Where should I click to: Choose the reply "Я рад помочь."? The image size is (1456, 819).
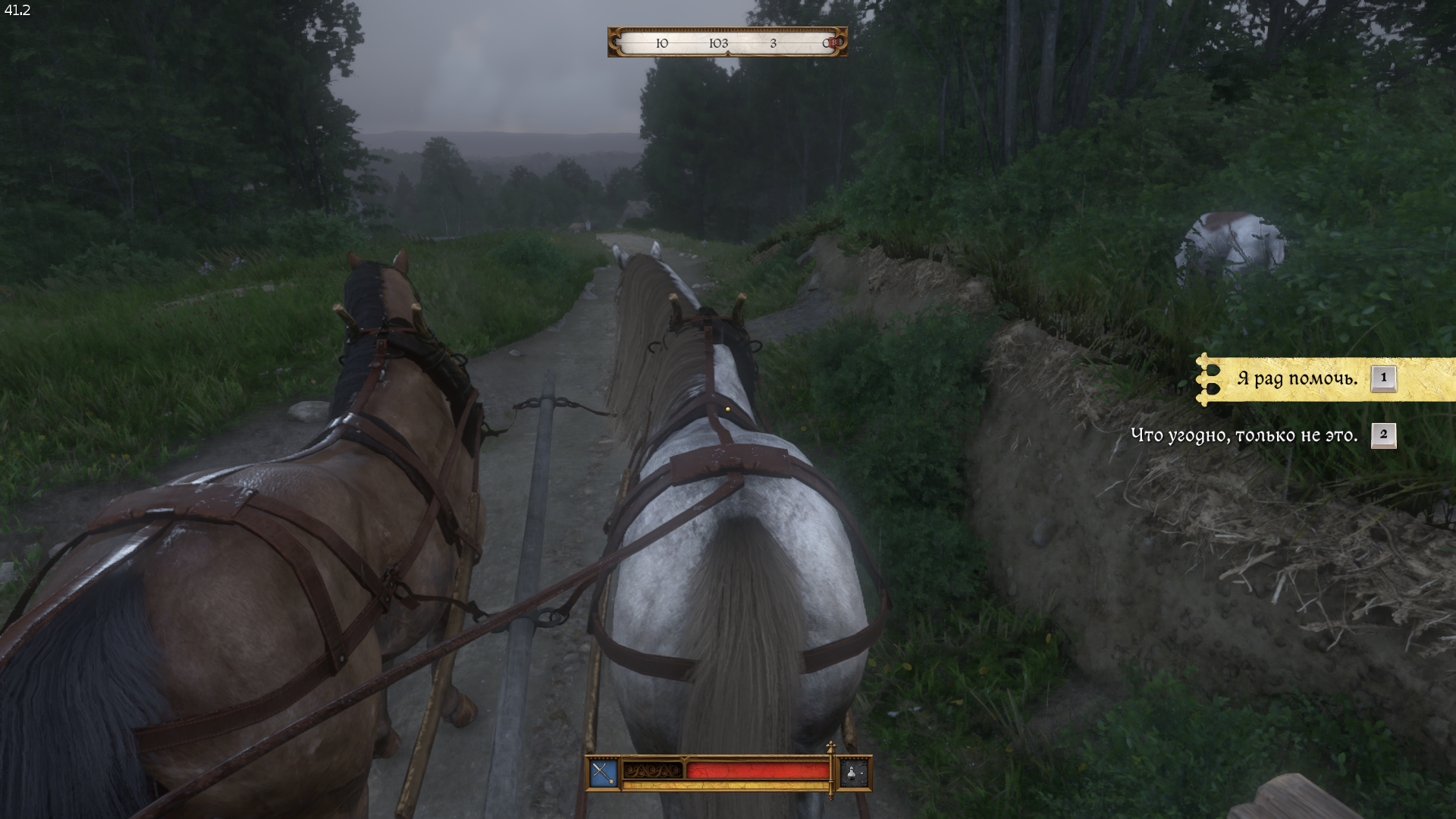(x=1297, y=378)
